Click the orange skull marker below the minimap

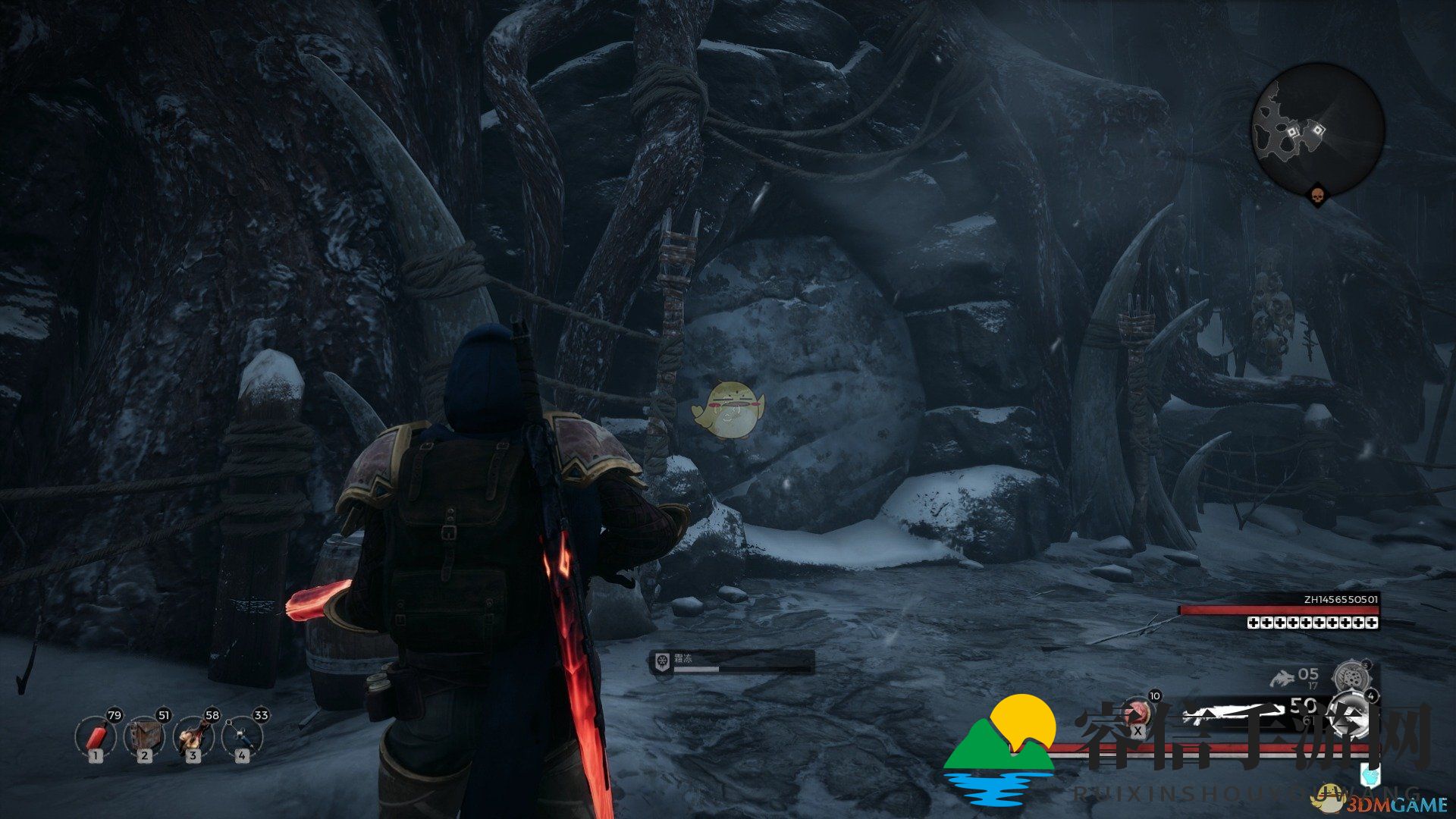point(1317,196)
